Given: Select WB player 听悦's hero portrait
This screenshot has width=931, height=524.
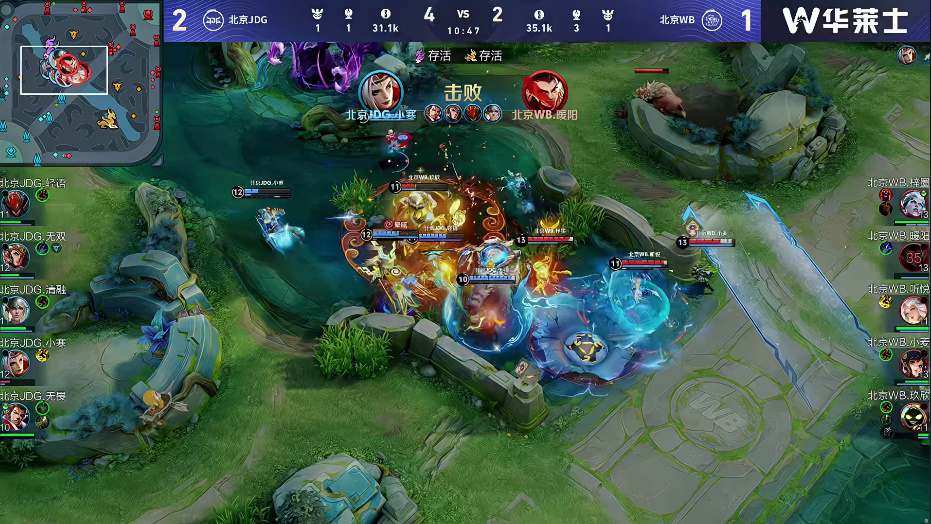Looking at the screenshot, I should tap(912, 310).
